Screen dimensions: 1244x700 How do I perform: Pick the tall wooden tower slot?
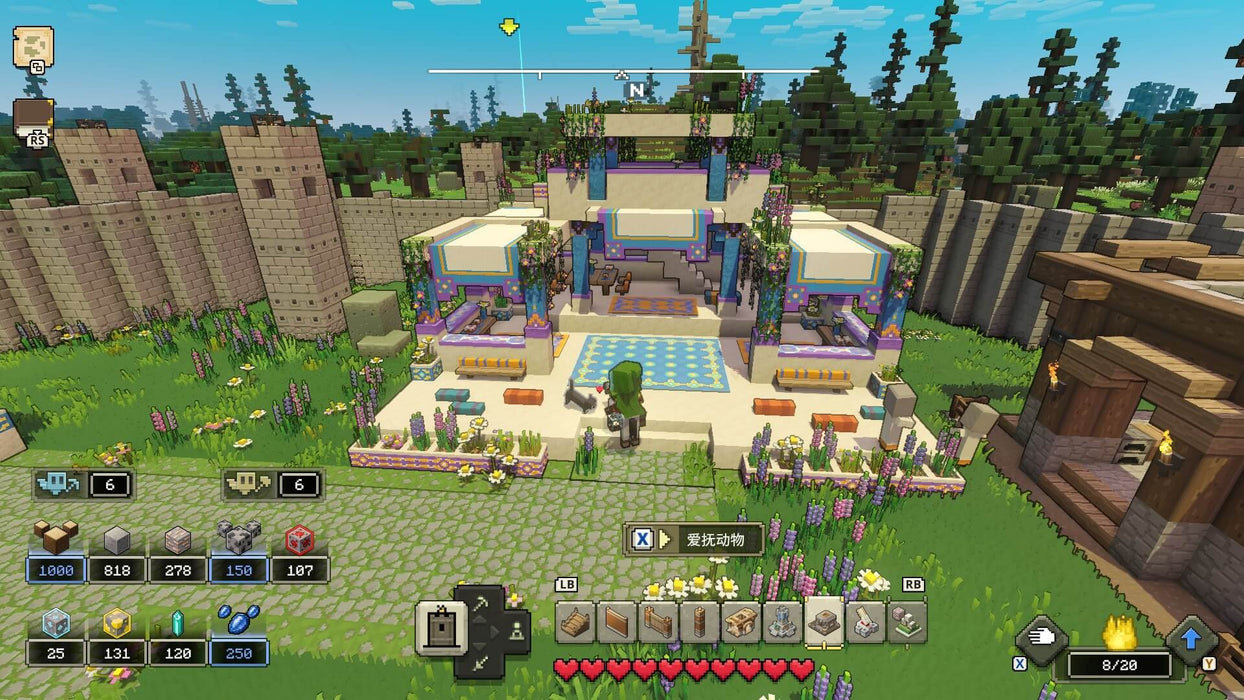point(699,622)
